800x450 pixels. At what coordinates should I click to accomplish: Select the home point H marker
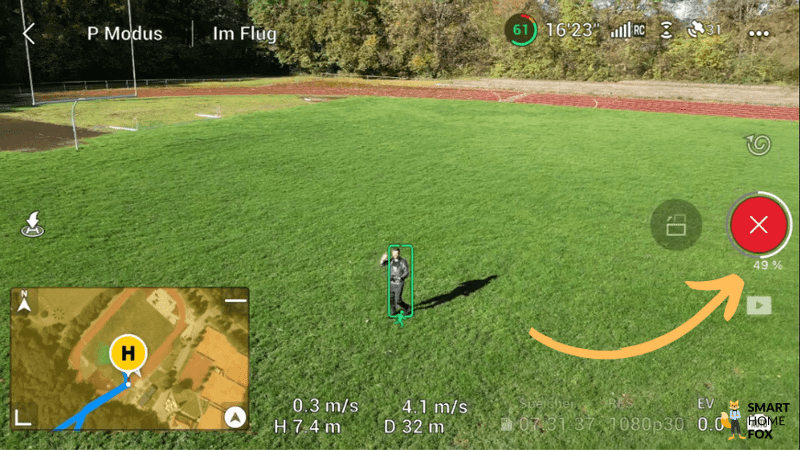pyautogui.click(x=128, y=353)
